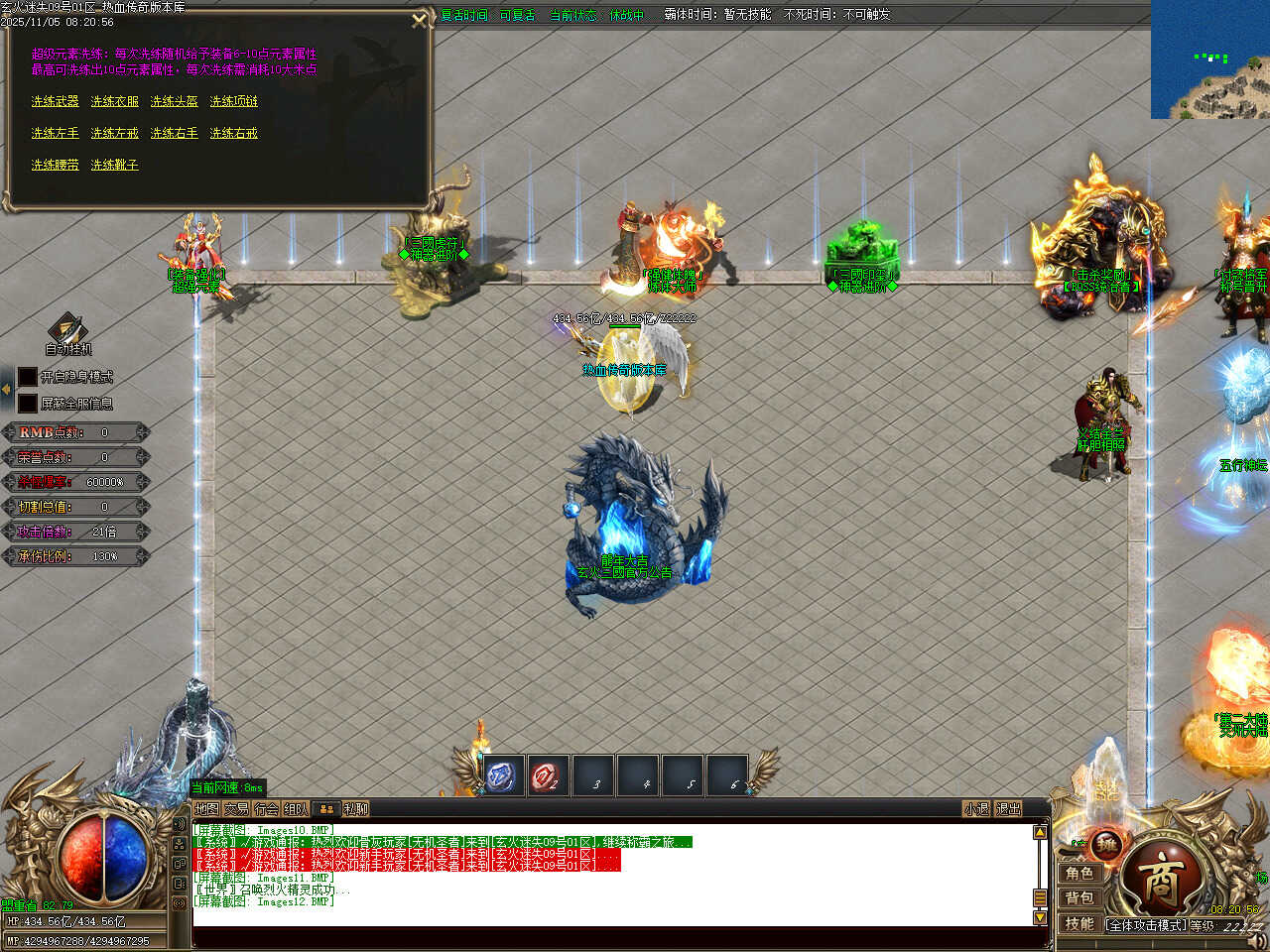Select the 洗练靴子 link
The height and width of the screenshot is (952, 1270).
pyautogui.click(x=115, y=166)
